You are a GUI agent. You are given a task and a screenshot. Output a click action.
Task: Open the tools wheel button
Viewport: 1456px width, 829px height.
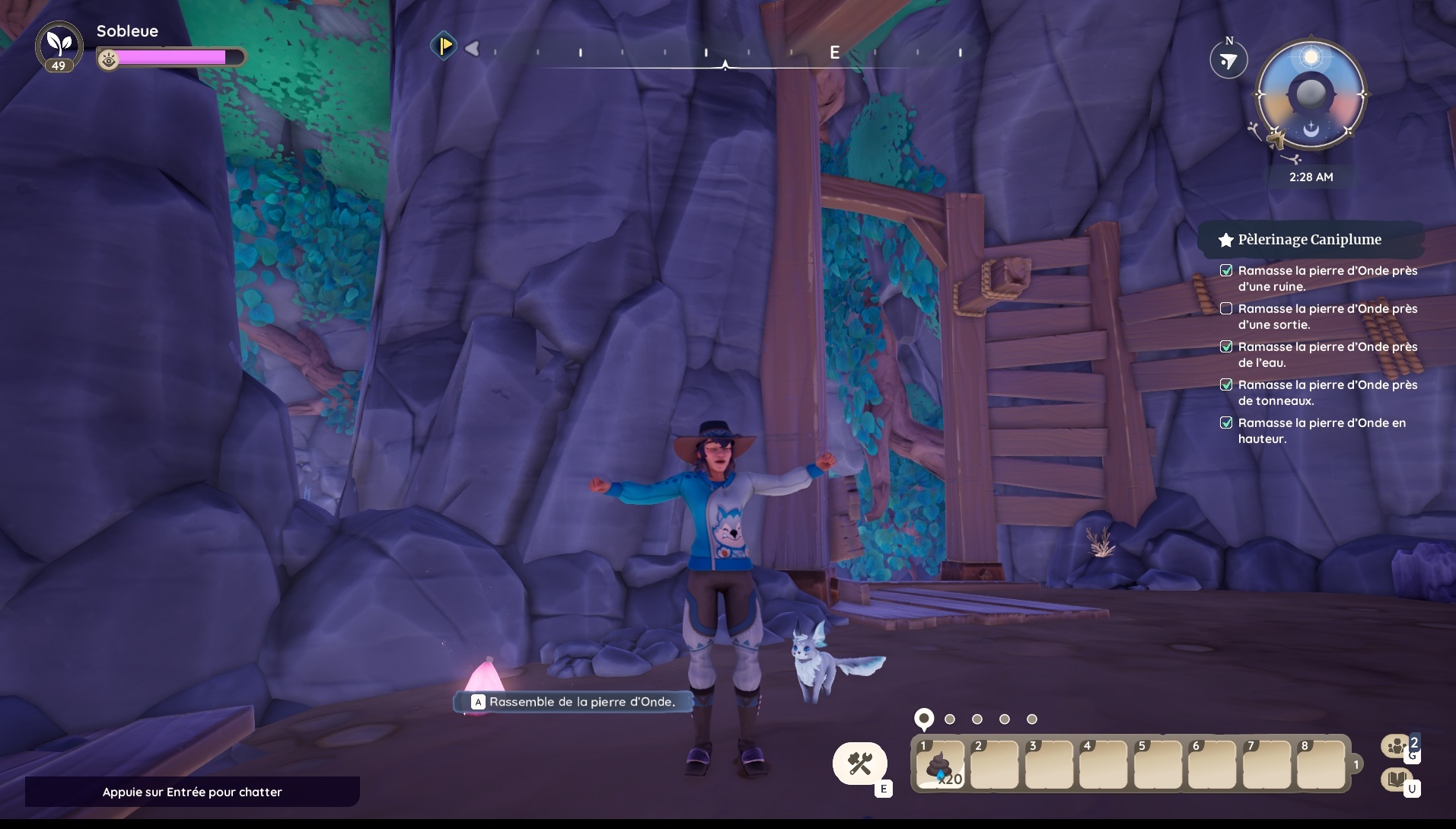[859, 764]
